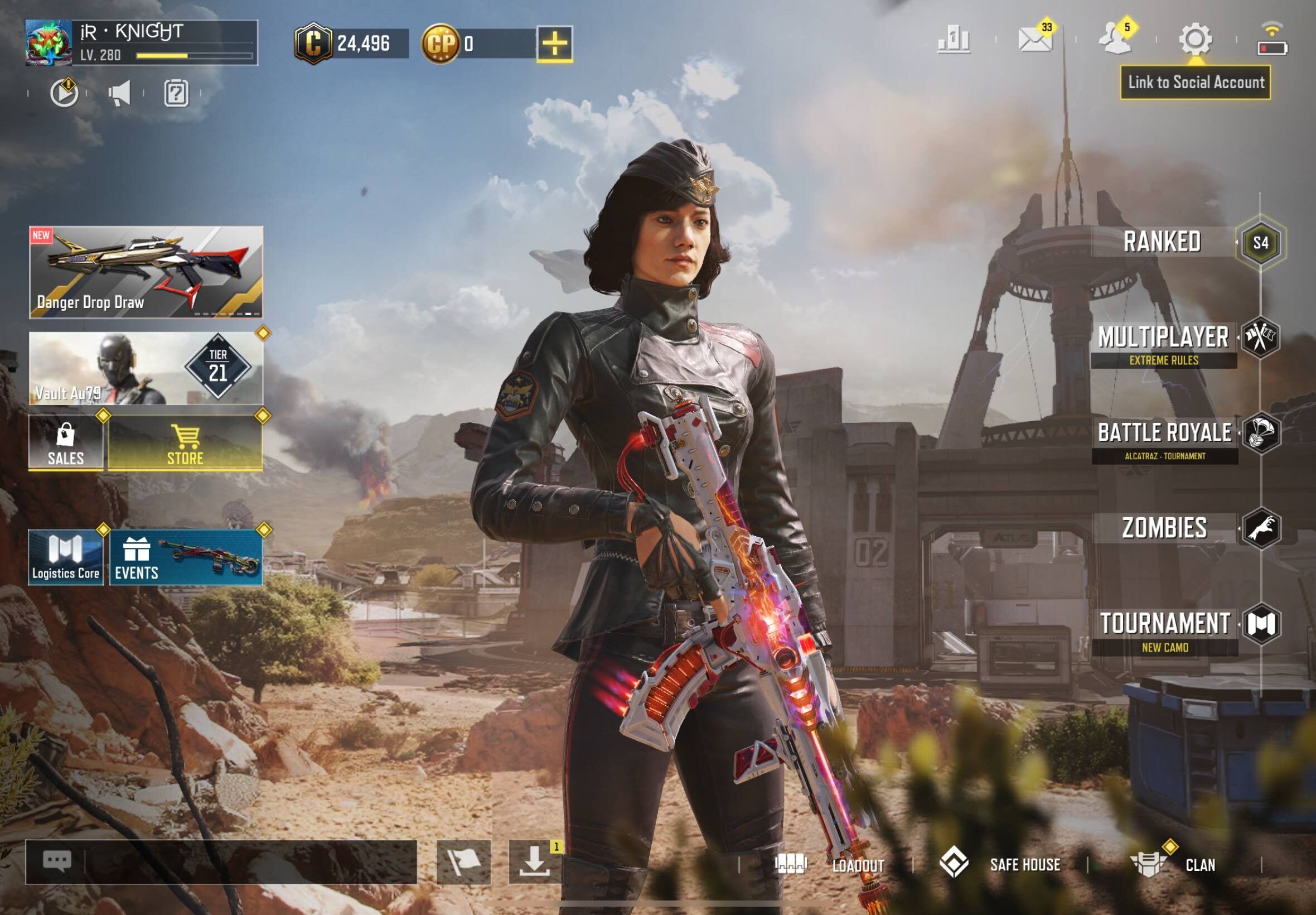Viewport: 1316px width, 915px height.
Task: Choose the Zombies mode
Action: (1164, 528)
